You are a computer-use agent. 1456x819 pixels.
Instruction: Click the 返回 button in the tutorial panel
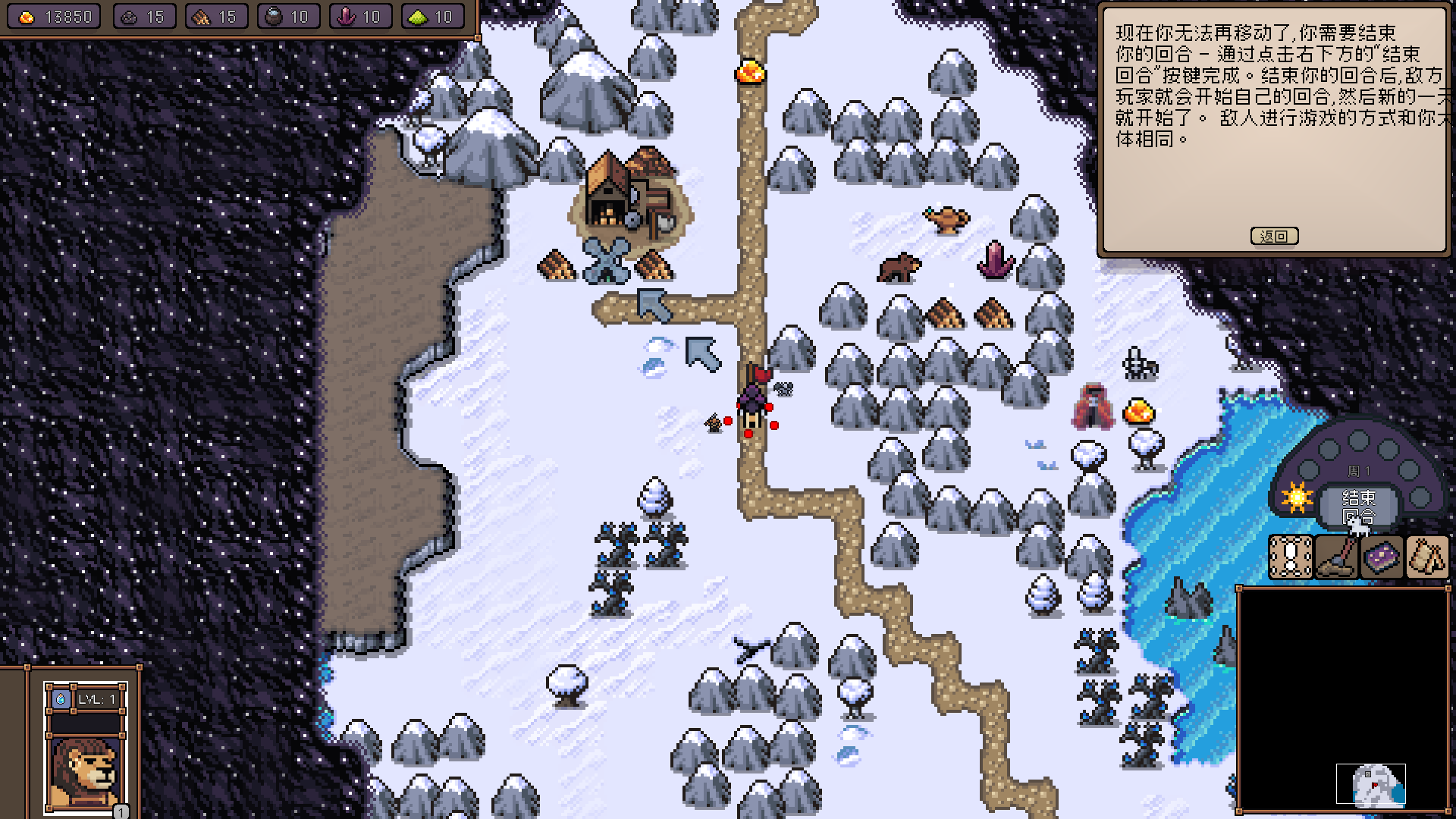pos(1274,236)
